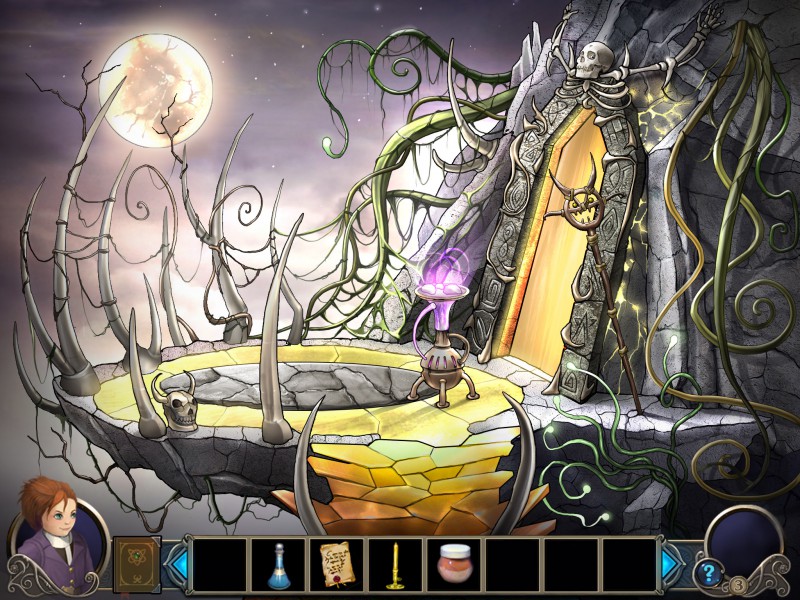This screenshot has width=800, height=600.
Task: Select the blue potion flask
Action: [279, 565]
